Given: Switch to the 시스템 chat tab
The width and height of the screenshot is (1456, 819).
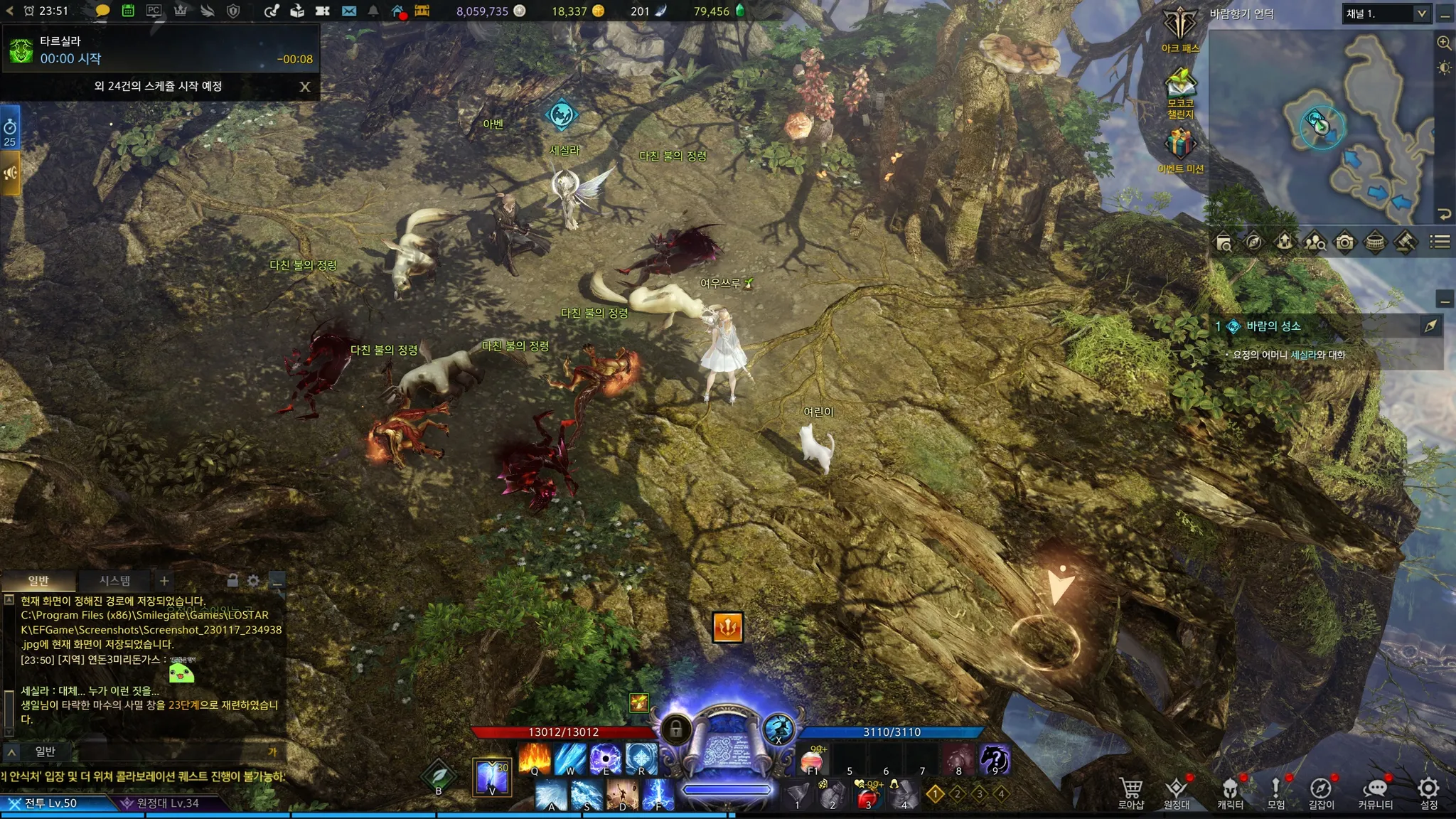Looking at the screenshot, I should click(x=114, y=581).
